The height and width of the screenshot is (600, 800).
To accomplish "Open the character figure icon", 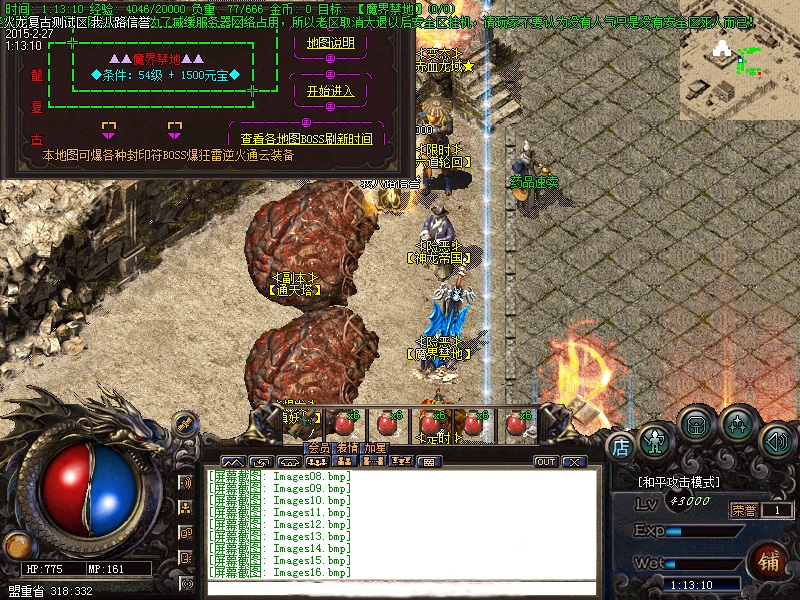I will 654,440.
